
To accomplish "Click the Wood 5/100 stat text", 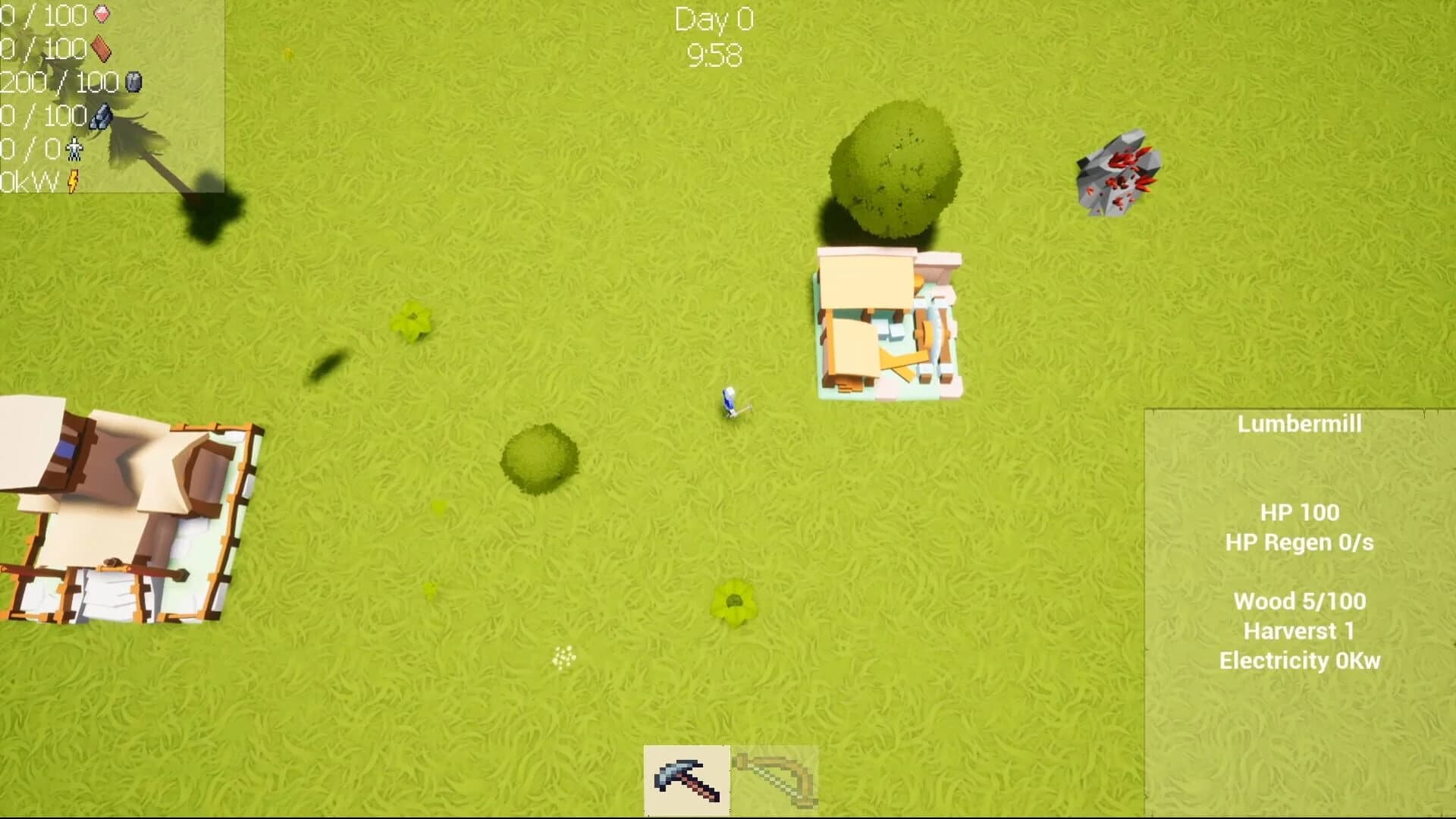I will coord(1300,601).
